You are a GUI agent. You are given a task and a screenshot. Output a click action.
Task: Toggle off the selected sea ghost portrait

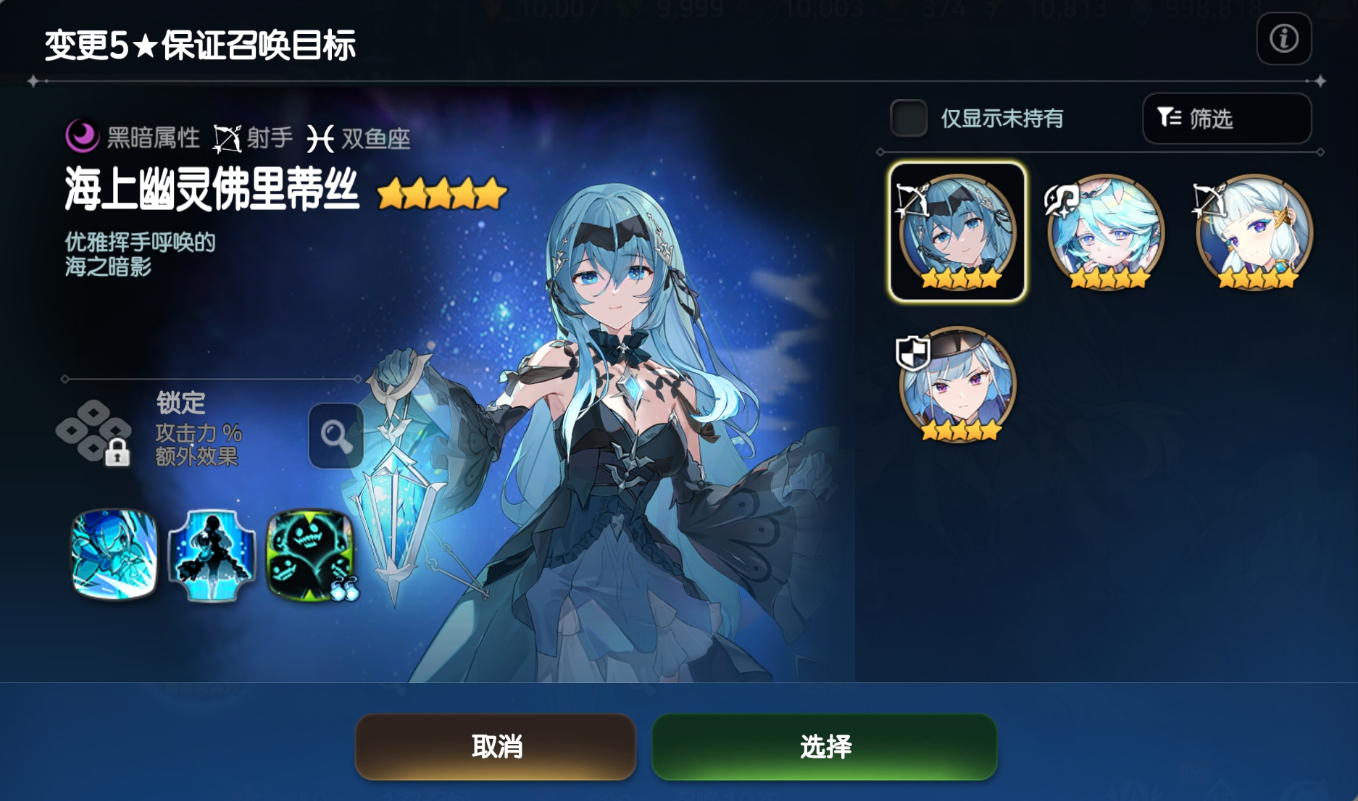(956, 231)
